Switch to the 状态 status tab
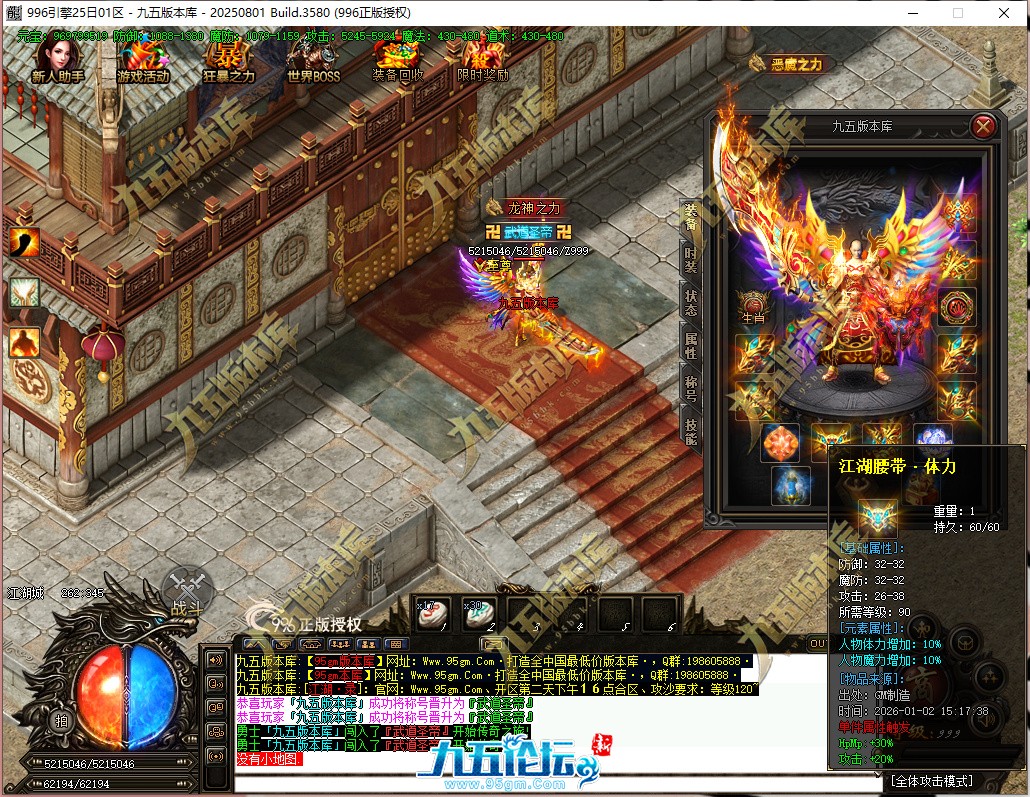Image resolution: width=1030 pixels, height=797 pixels. pos(690,304)
